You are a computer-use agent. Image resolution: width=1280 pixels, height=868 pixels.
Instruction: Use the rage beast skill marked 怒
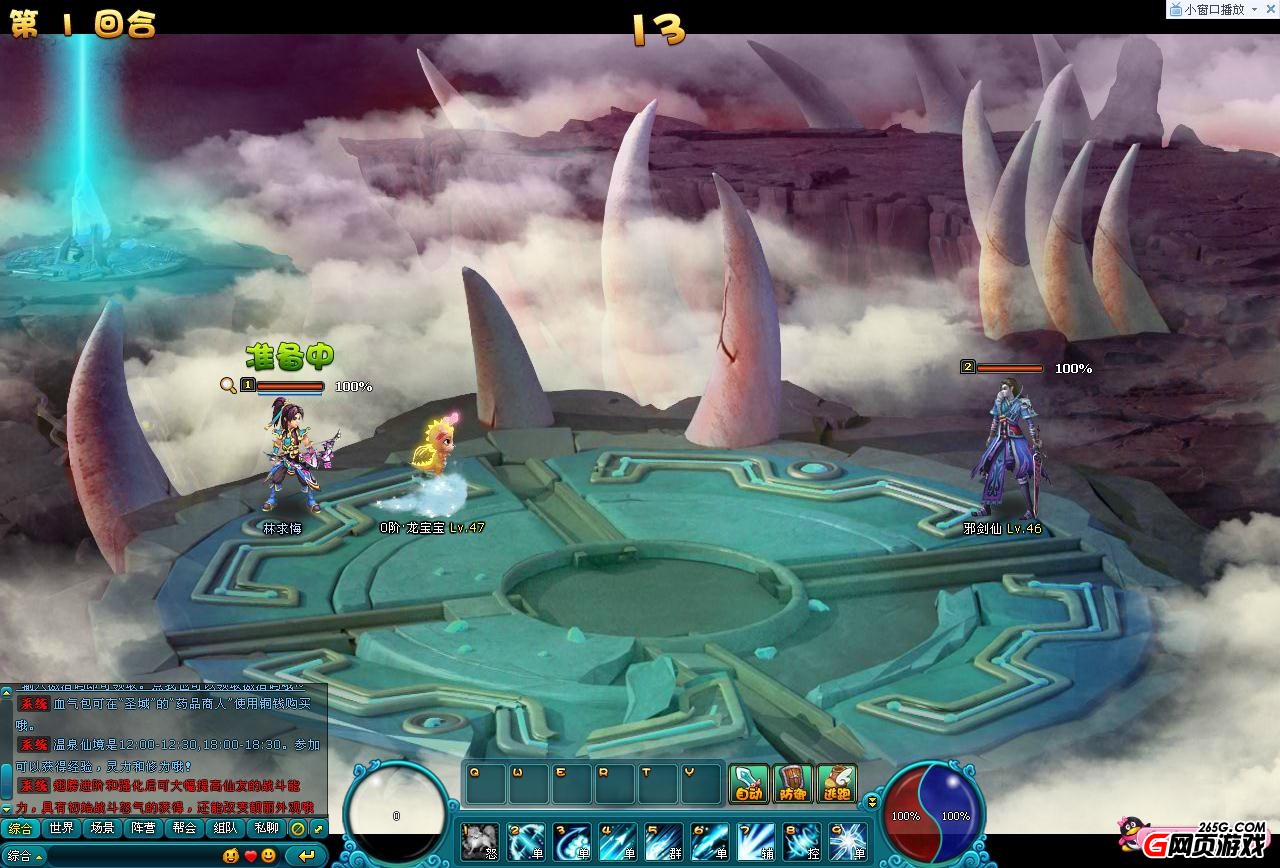pos(480,842)
